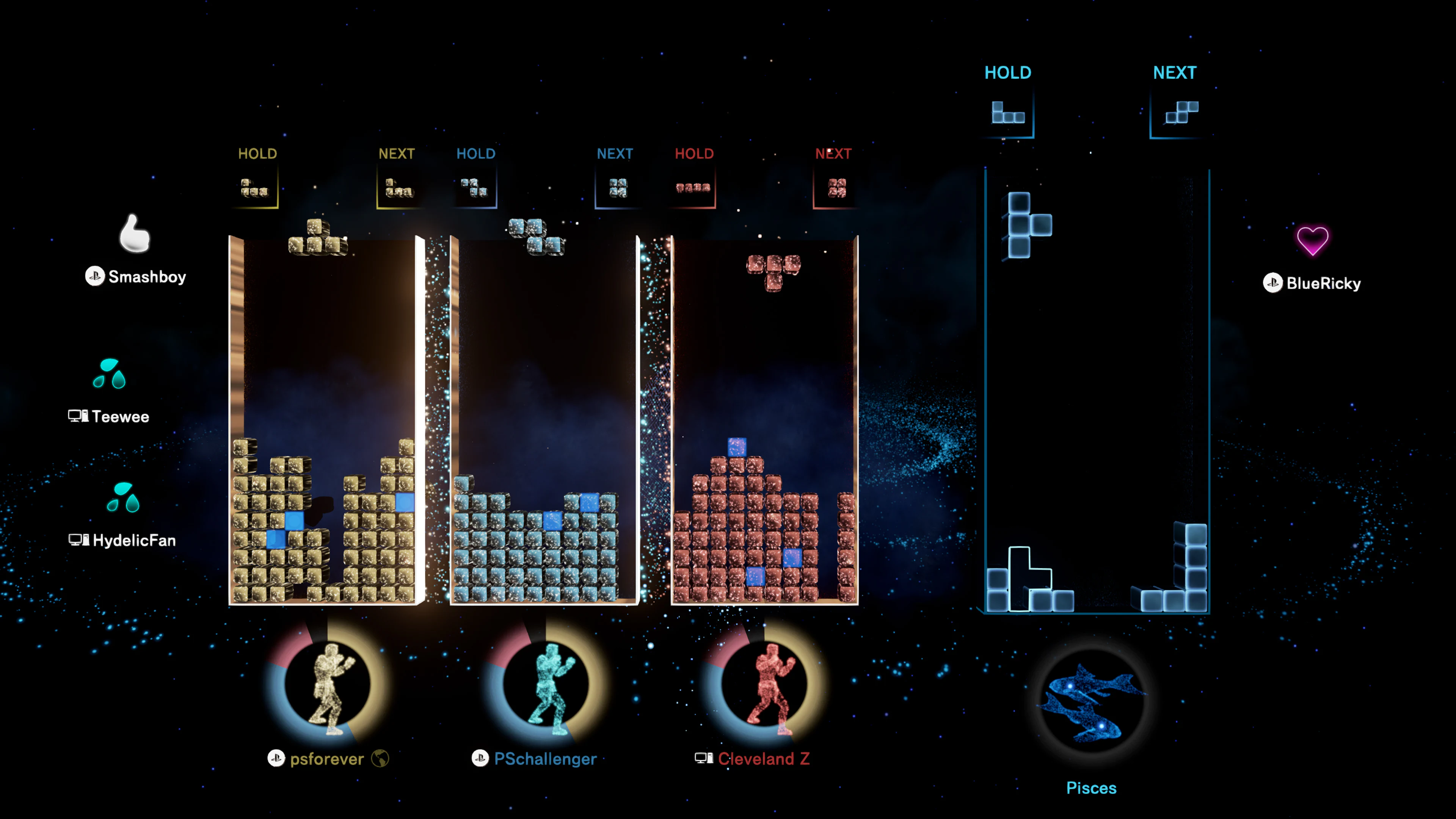The width and height of the screenshot is (1456, 819).
Task: Click the globe icon next to psforever
Action: (380, 759)
